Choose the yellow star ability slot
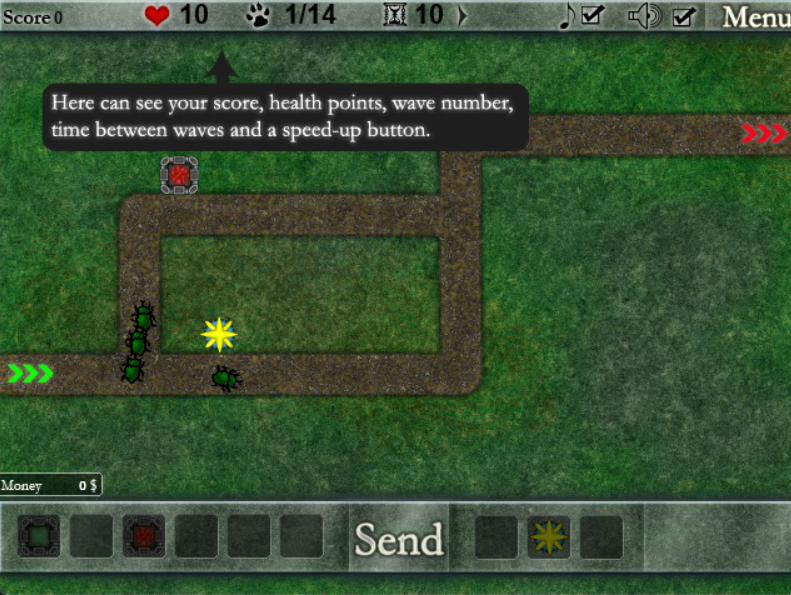This screenshot has width=791, height=595. (548, 538)
